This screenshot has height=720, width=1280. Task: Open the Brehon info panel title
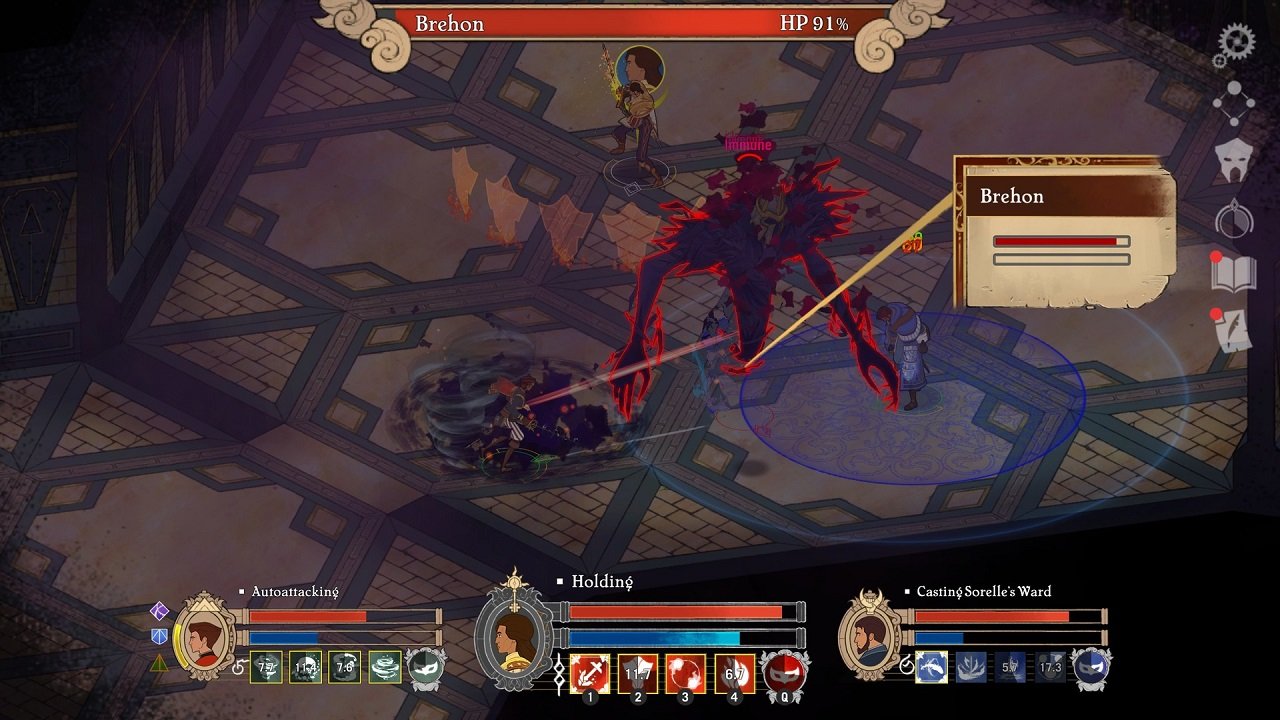click(1013, 197)
